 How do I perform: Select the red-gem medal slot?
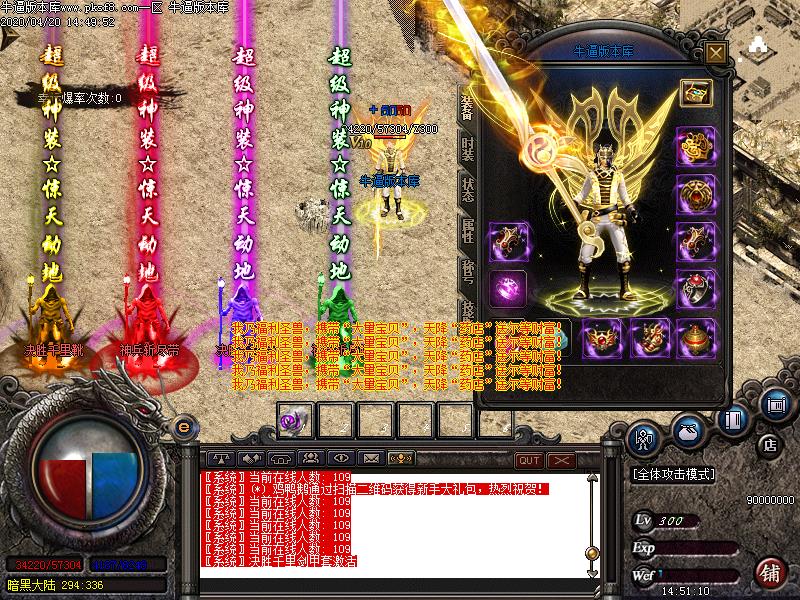click(x=695, y=194)
